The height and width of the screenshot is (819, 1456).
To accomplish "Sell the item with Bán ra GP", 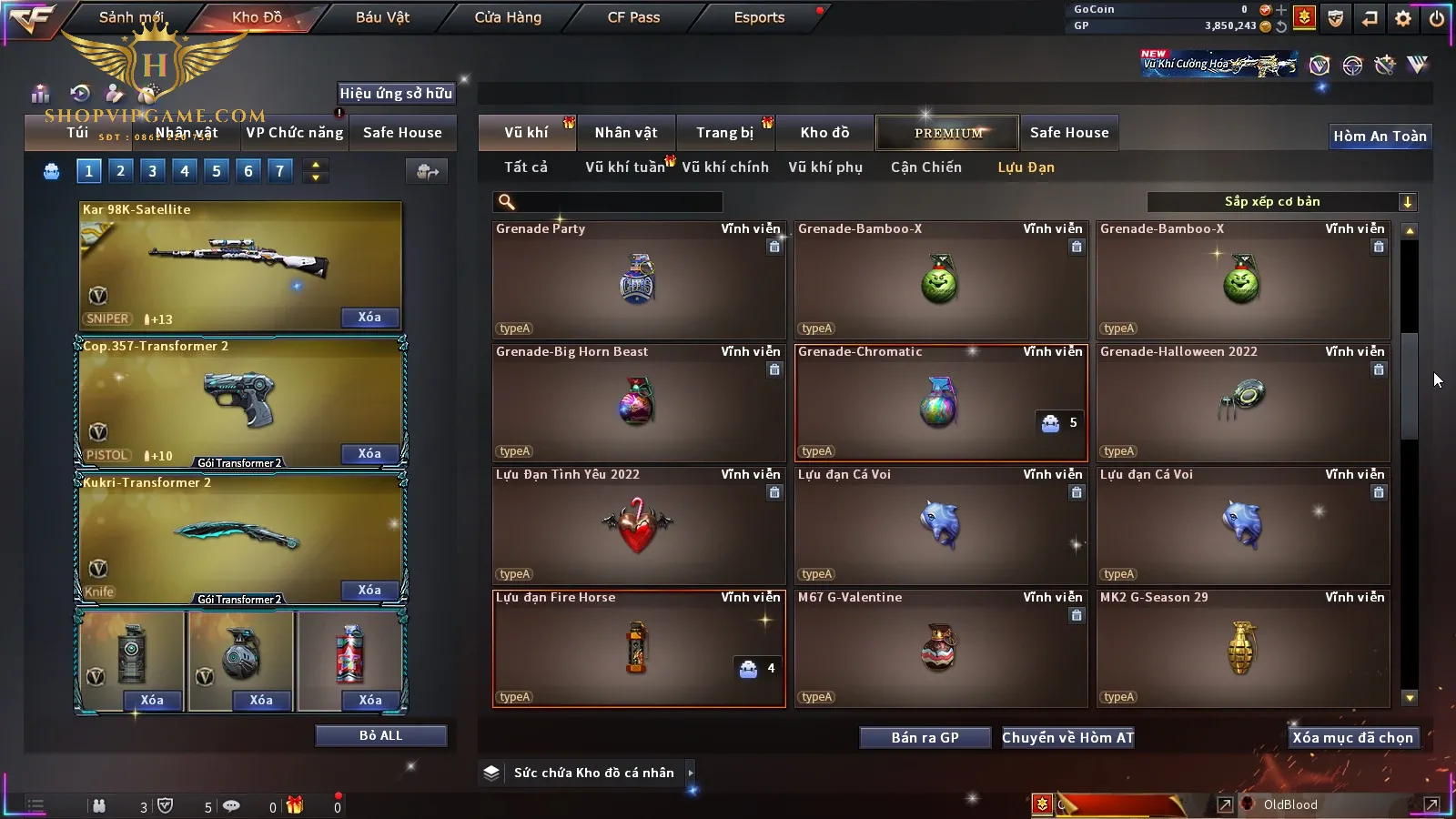I will [925, 738].
